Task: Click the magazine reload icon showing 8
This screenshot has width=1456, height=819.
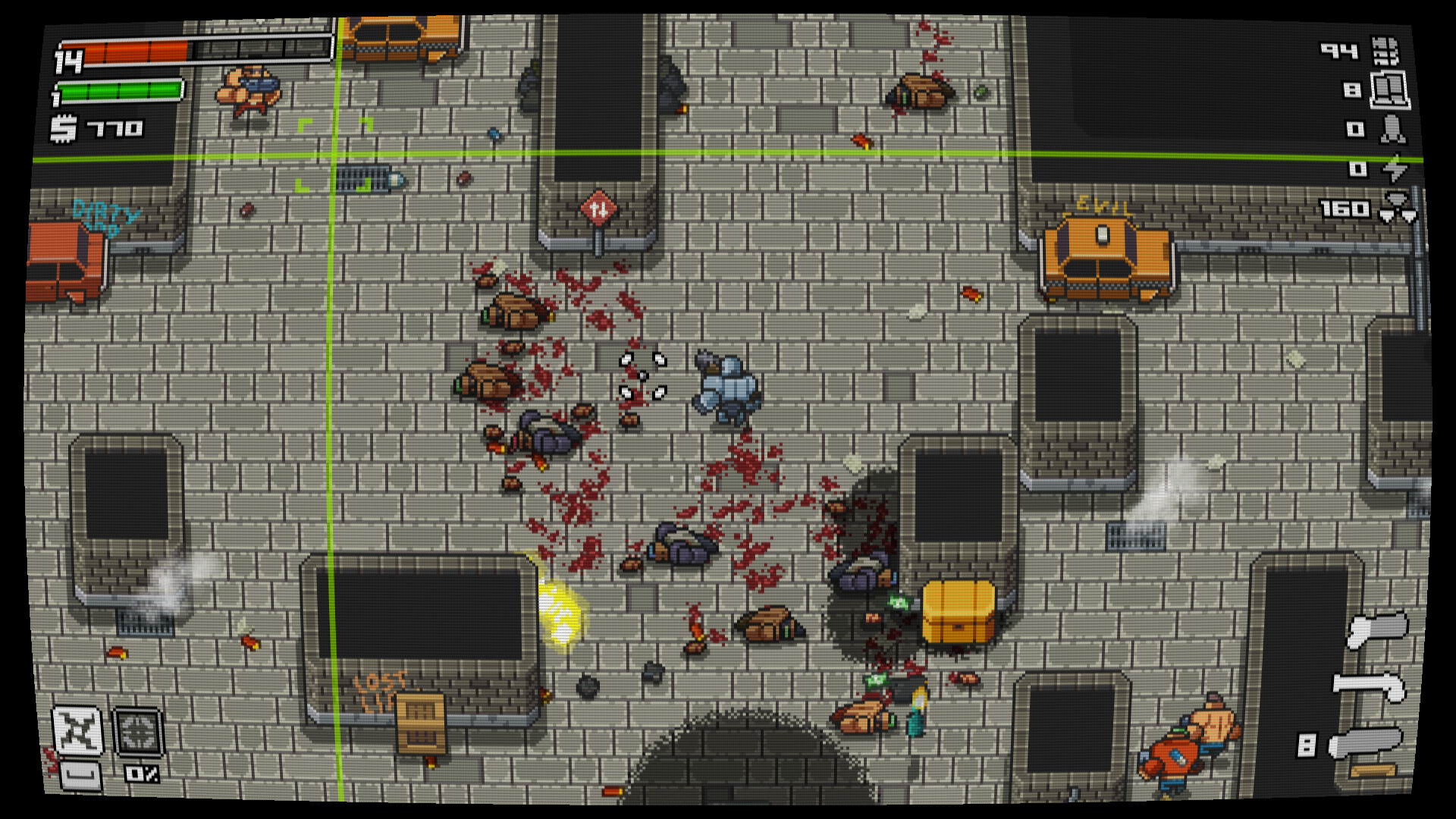Action: pos(1390,91)
